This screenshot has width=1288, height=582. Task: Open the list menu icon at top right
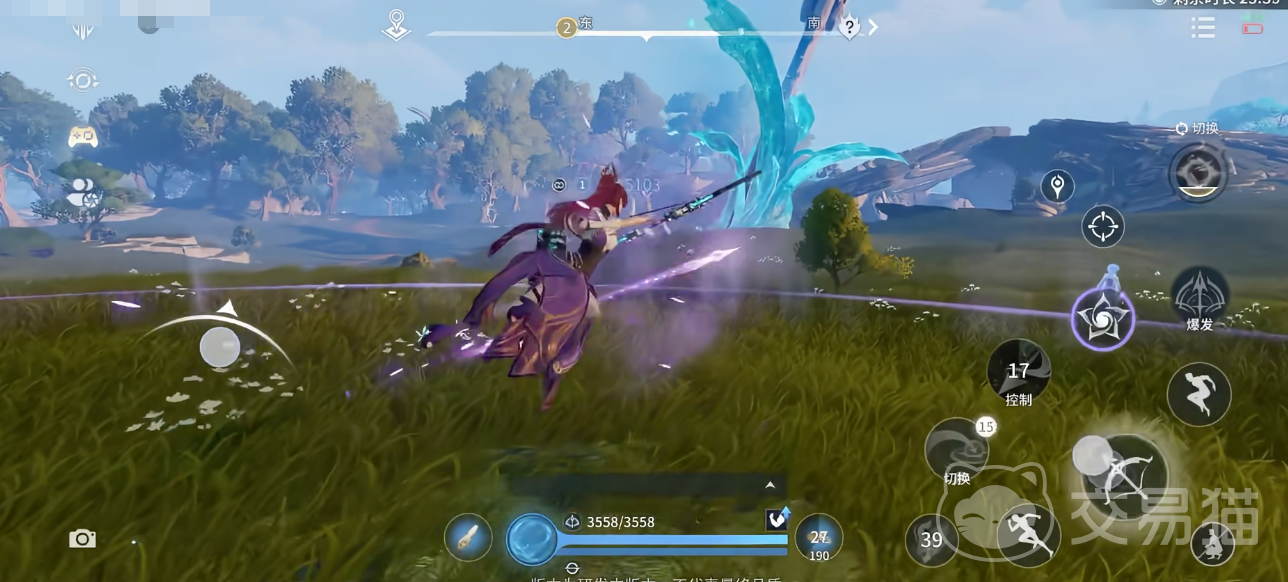point(1203,27)
